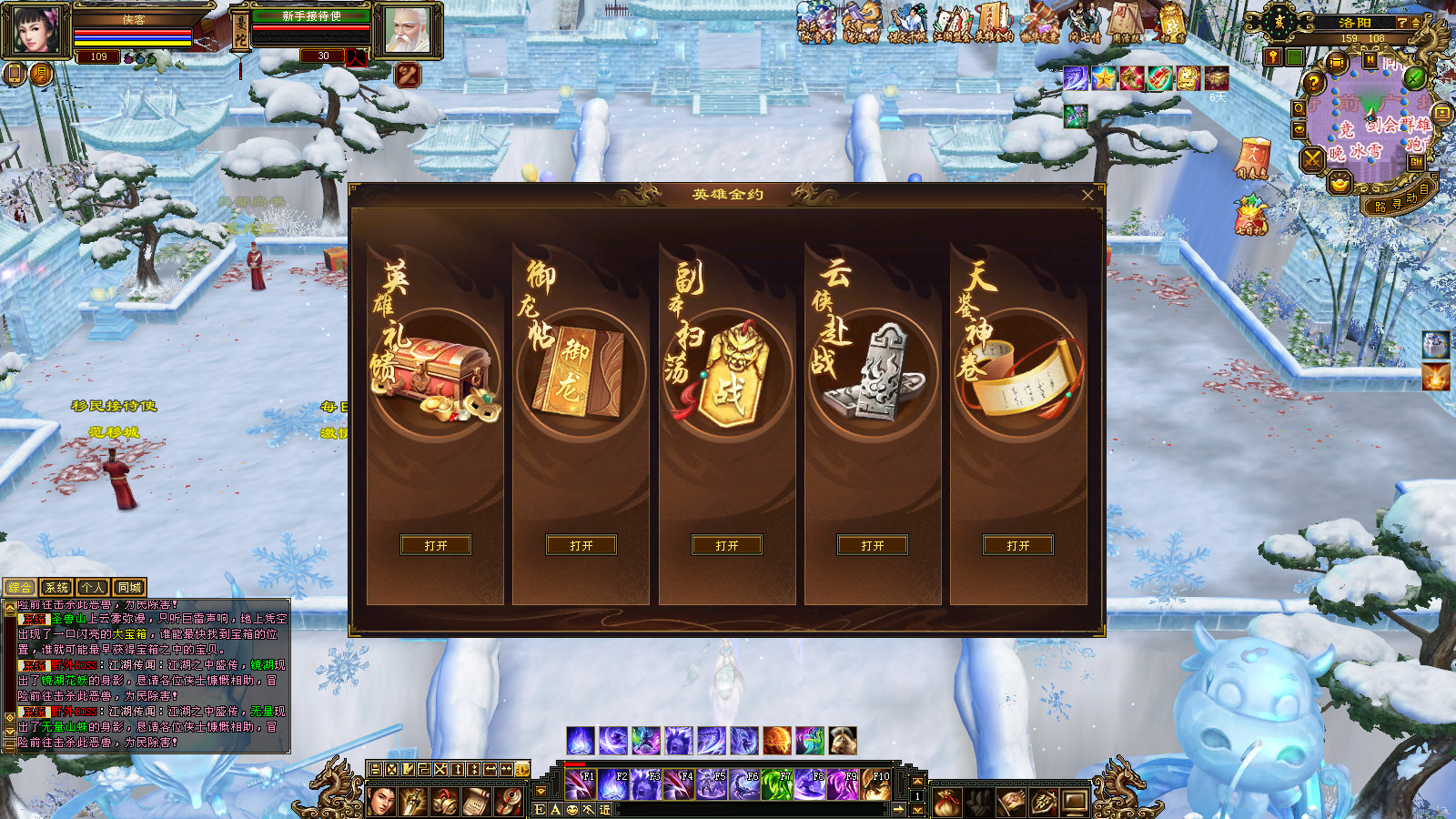
Task: Click the down arrow below the skill page number
Action: point(917,810)
